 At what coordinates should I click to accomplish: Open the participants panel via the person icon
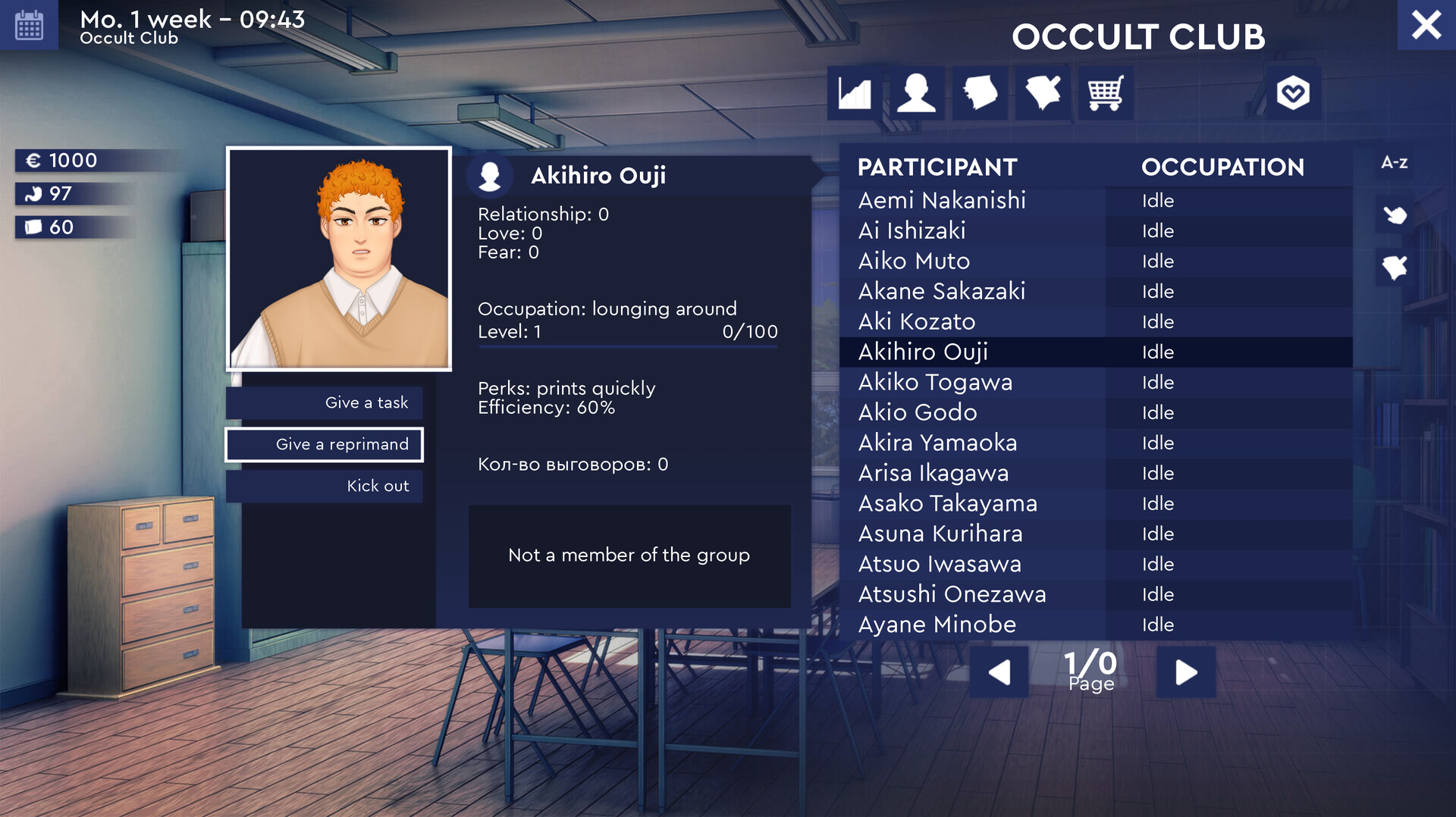[917, 92]
